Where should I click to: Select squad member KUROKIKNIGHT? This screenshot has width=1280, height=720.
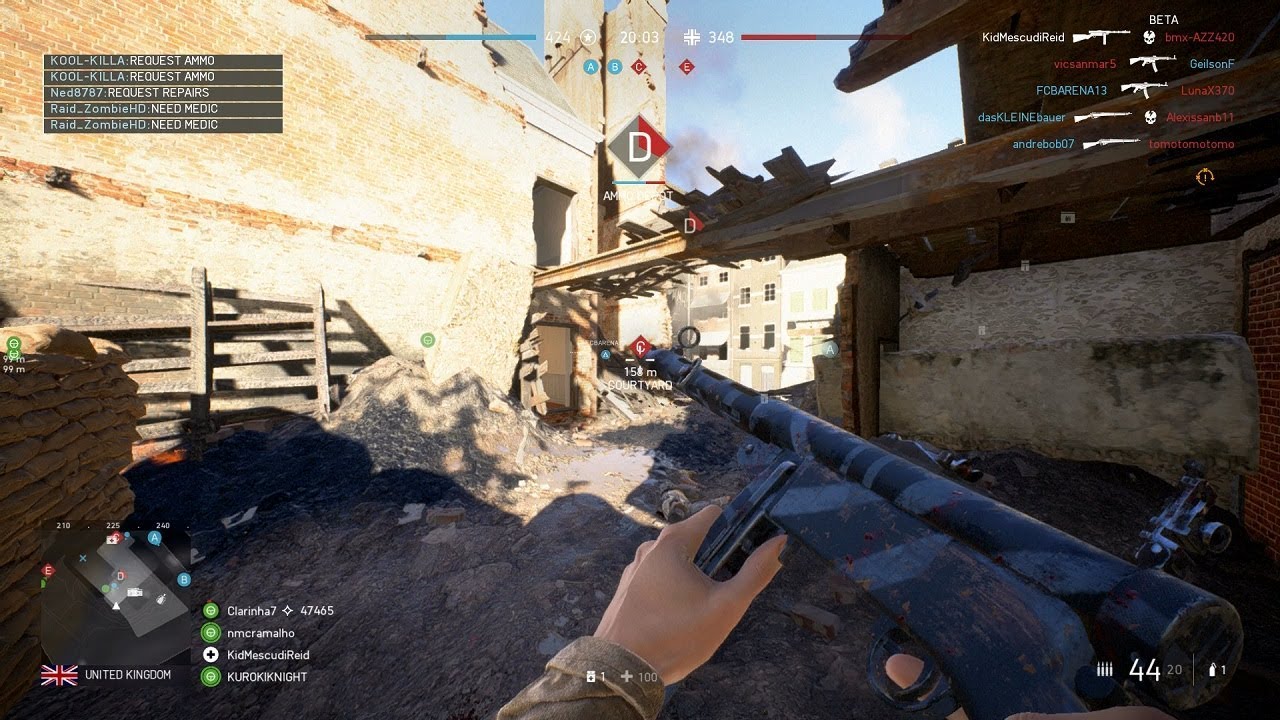(265, 676)
